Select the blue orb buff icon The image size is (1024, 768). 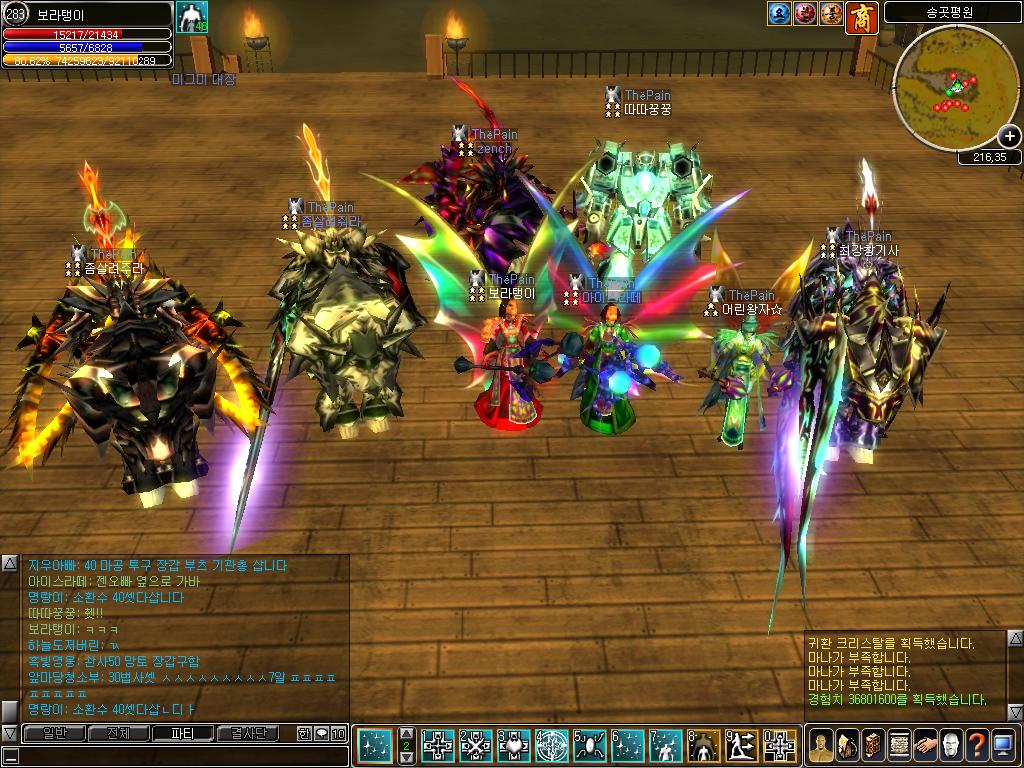click(x=779, y=14)
